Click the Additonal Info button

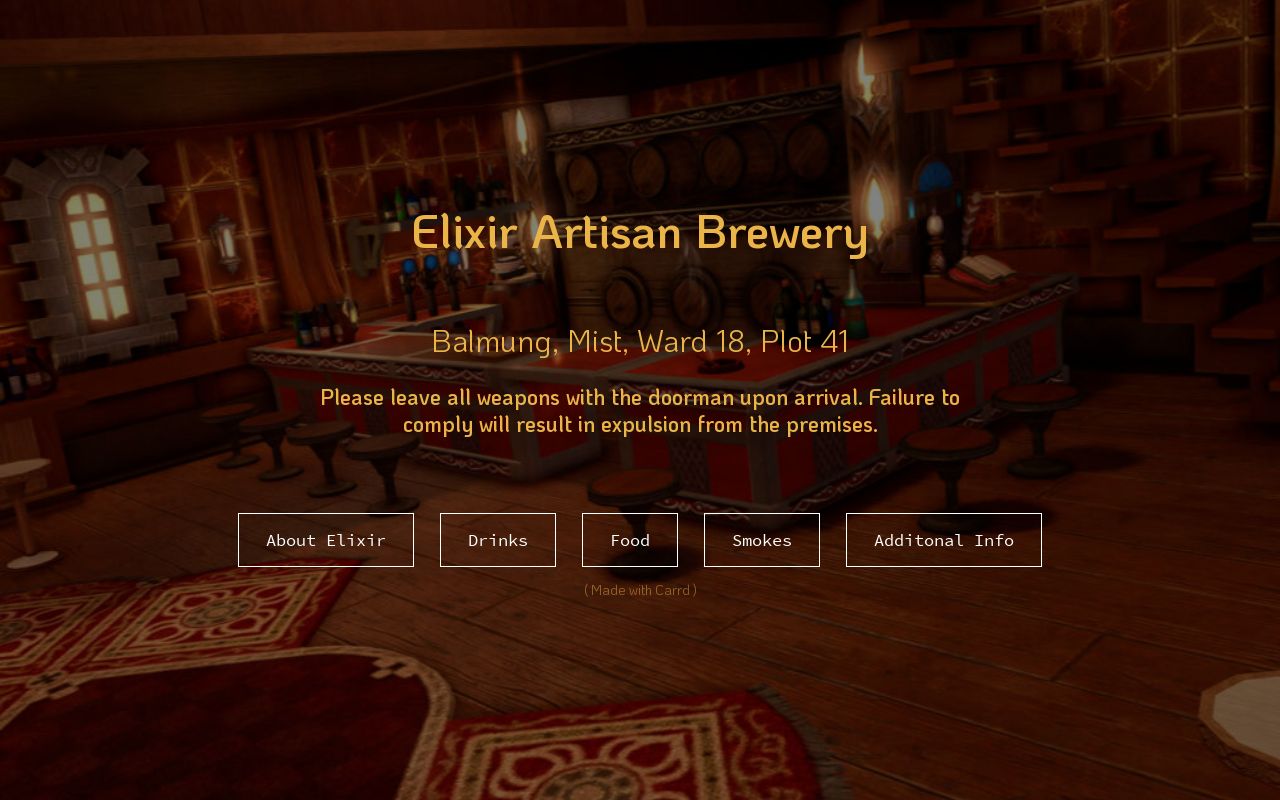tap(943, 540)
